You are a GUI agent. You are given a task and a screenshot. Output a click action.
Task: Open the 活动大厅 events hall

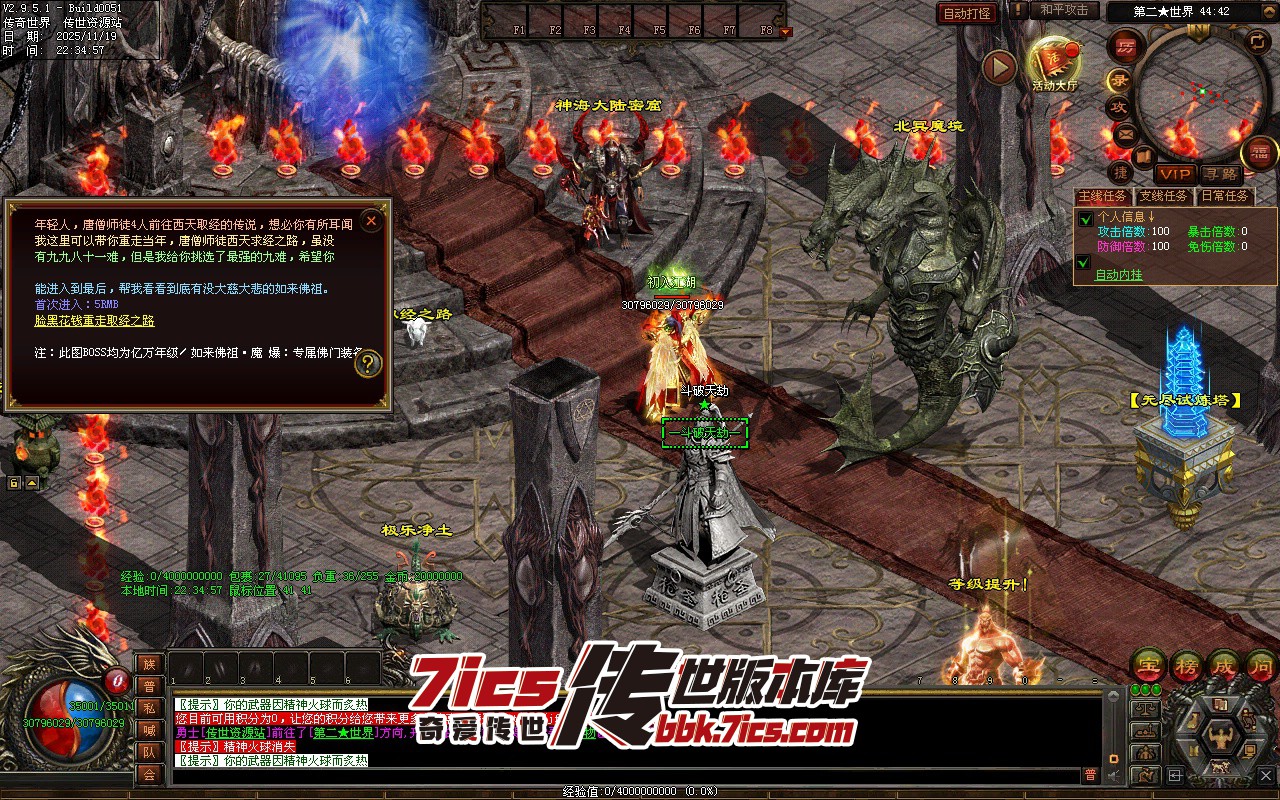1054,64
